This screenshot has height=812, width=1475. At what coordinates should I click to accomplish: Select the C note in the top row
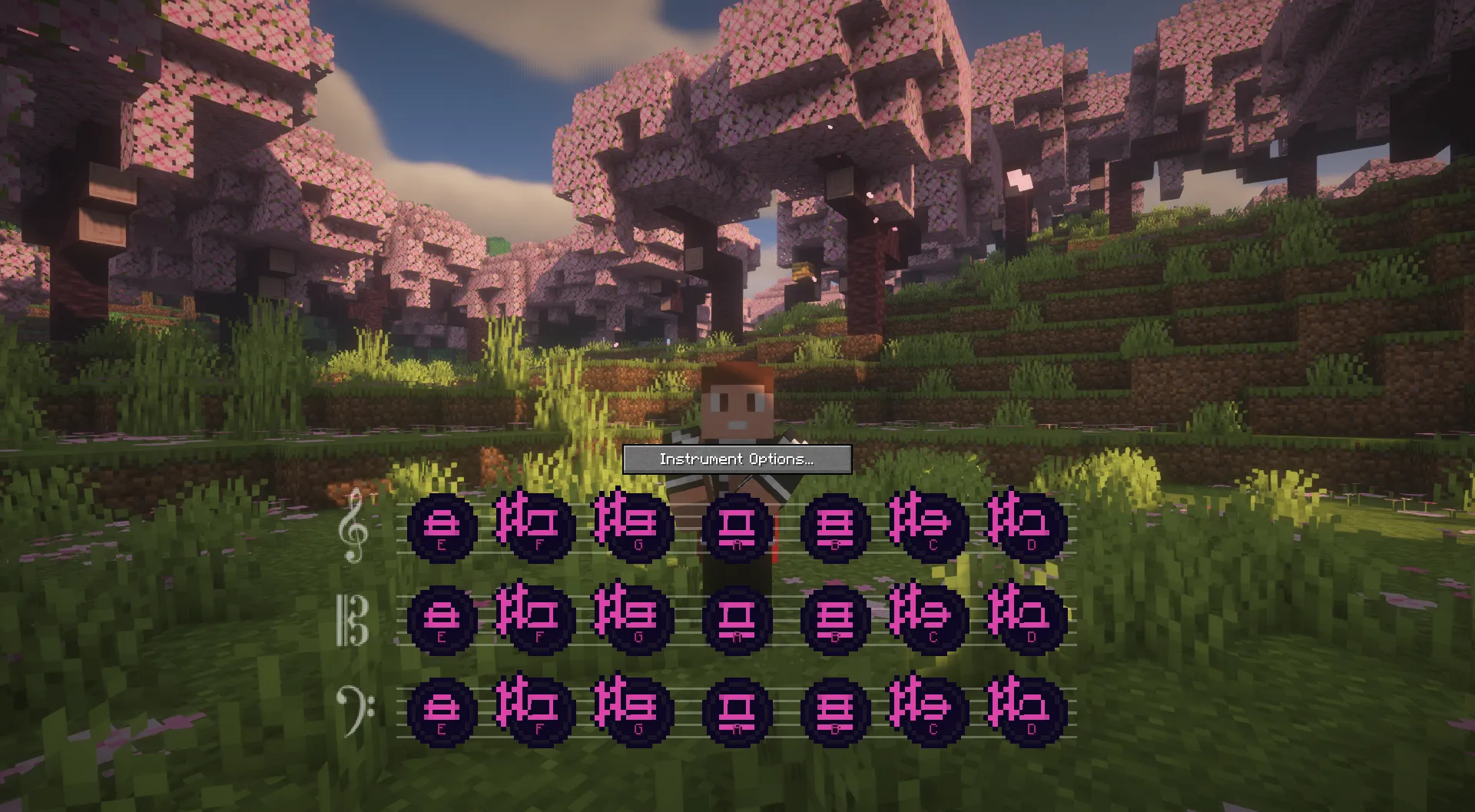tap(930, 527)
